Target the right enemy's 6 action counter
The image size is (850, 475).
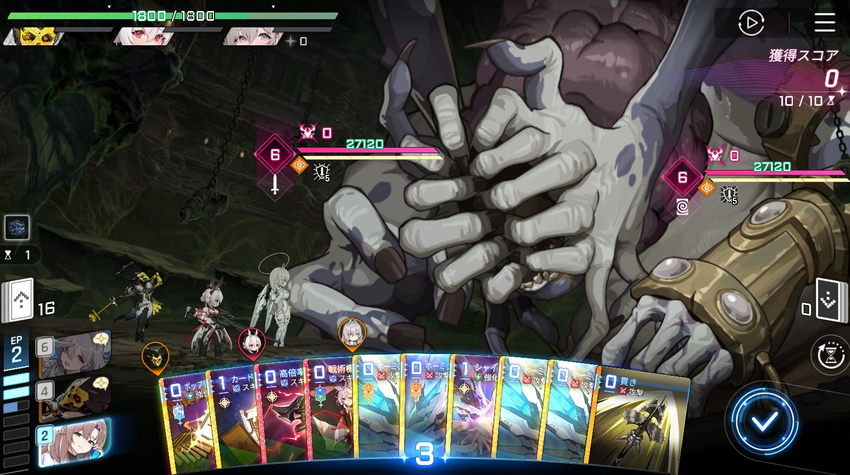[683, 179]
